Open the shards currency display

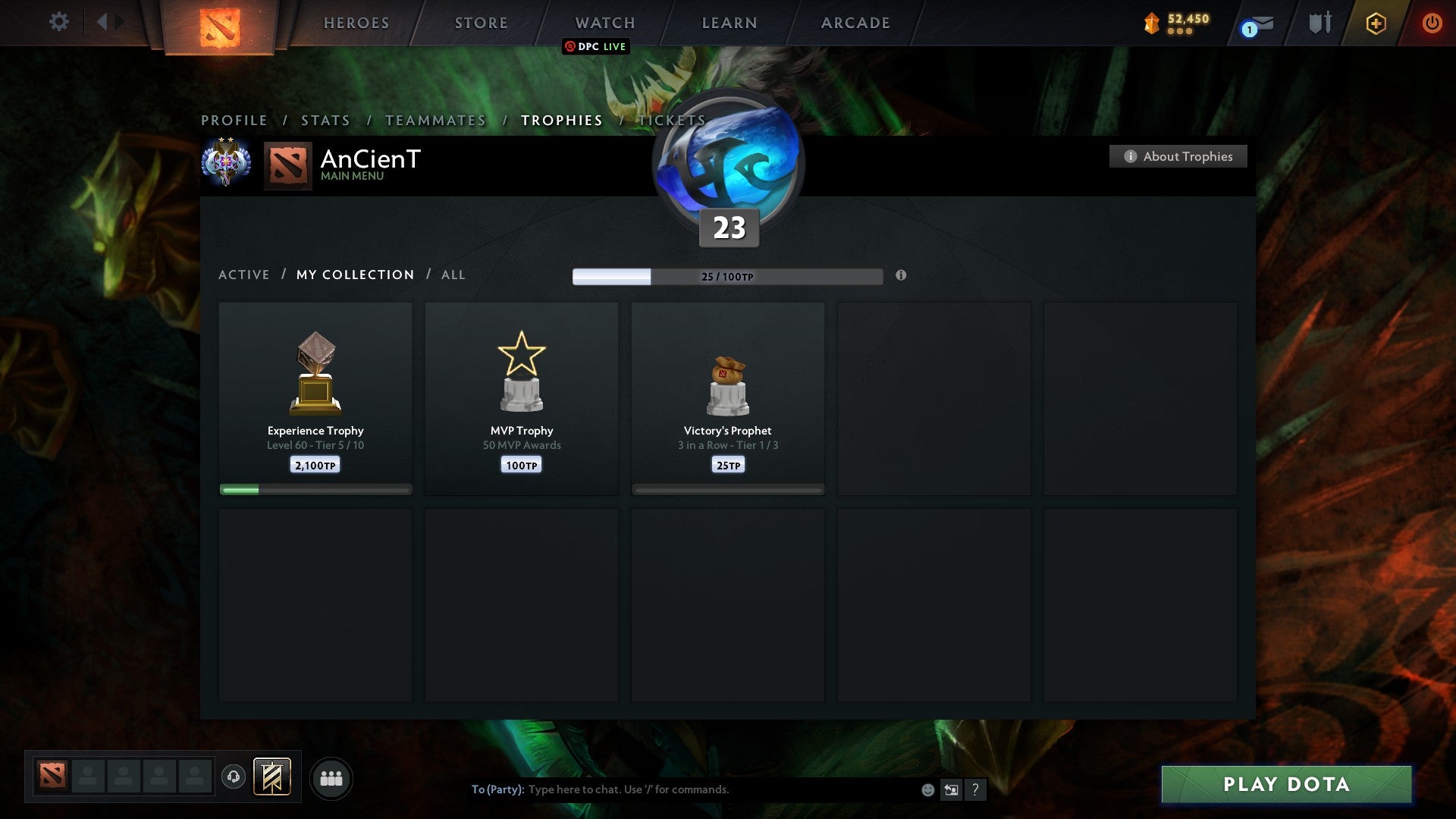(1175, 23)
